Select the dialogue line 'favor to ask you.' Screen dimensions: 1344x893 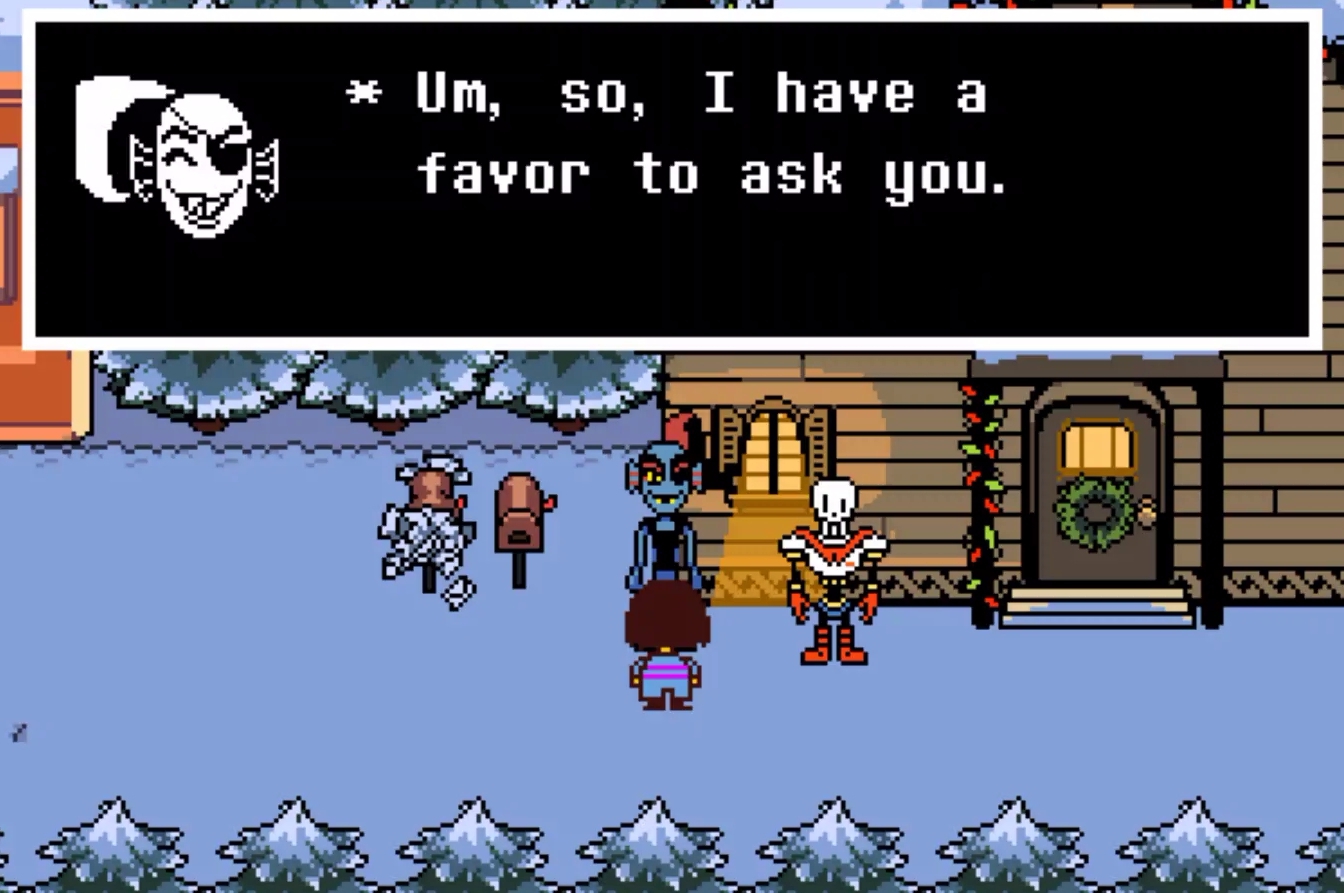point(715,175)
